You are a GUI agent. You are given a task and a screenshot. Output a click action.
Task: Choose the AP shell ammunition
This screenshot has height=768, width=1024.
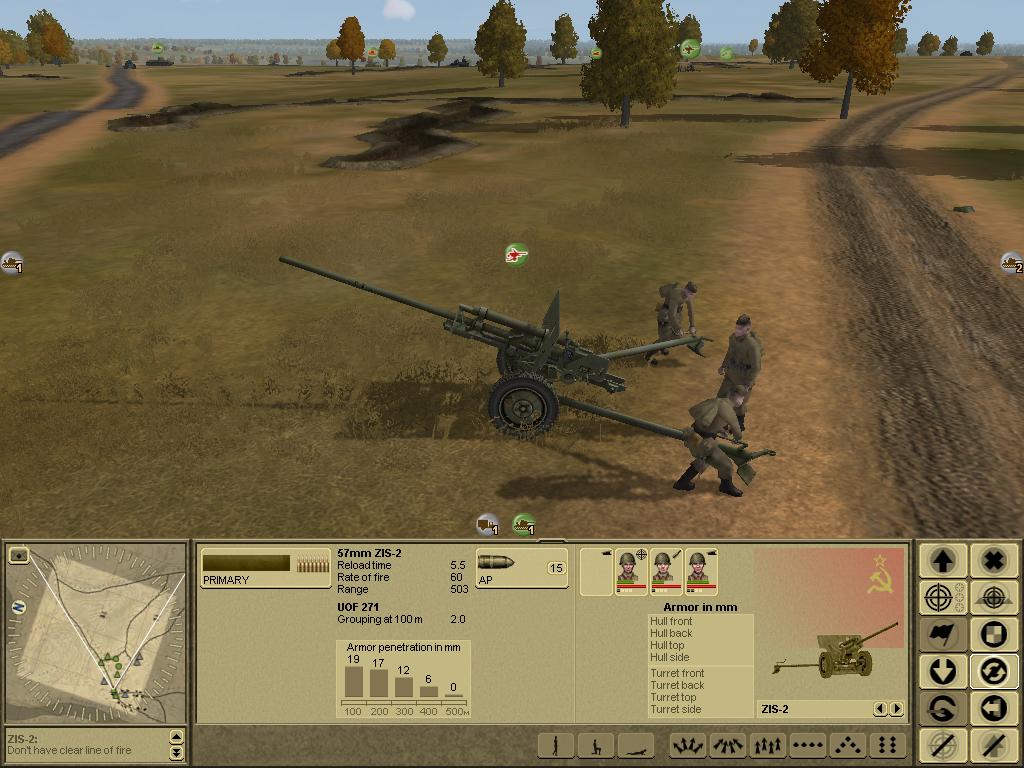[521, 567]
